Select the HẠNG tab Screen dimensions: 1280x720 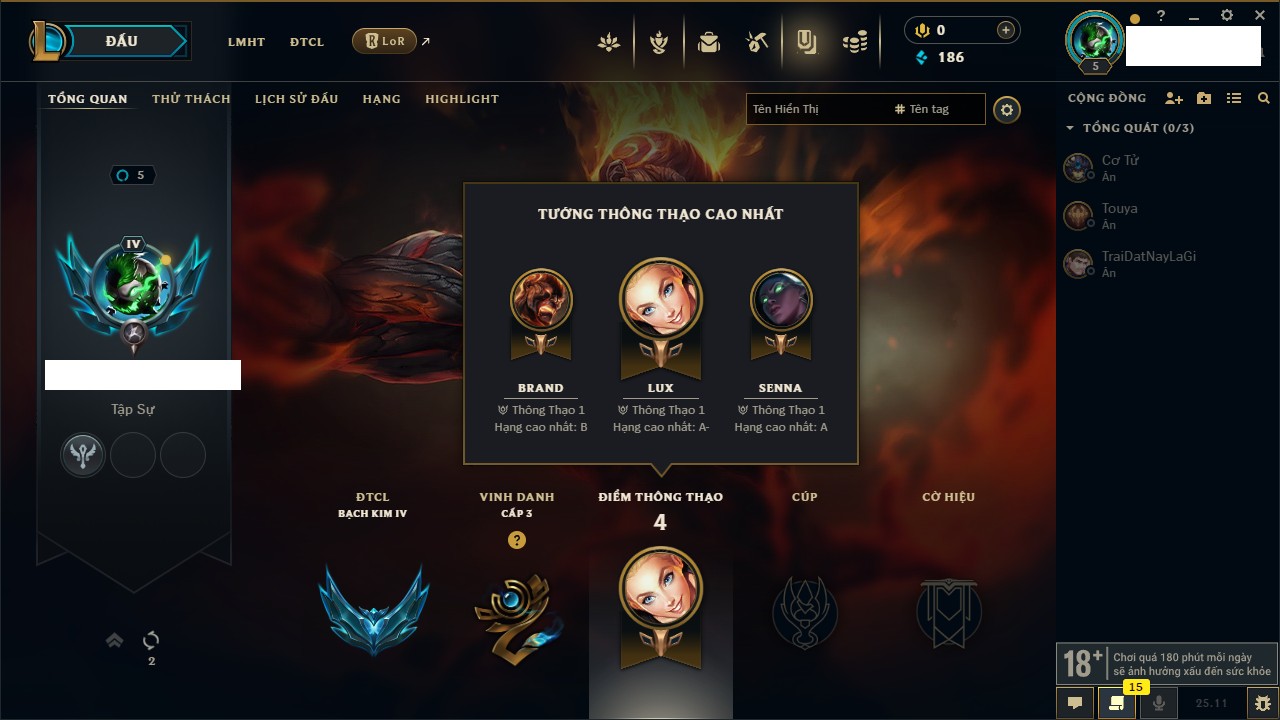[381, 99]
